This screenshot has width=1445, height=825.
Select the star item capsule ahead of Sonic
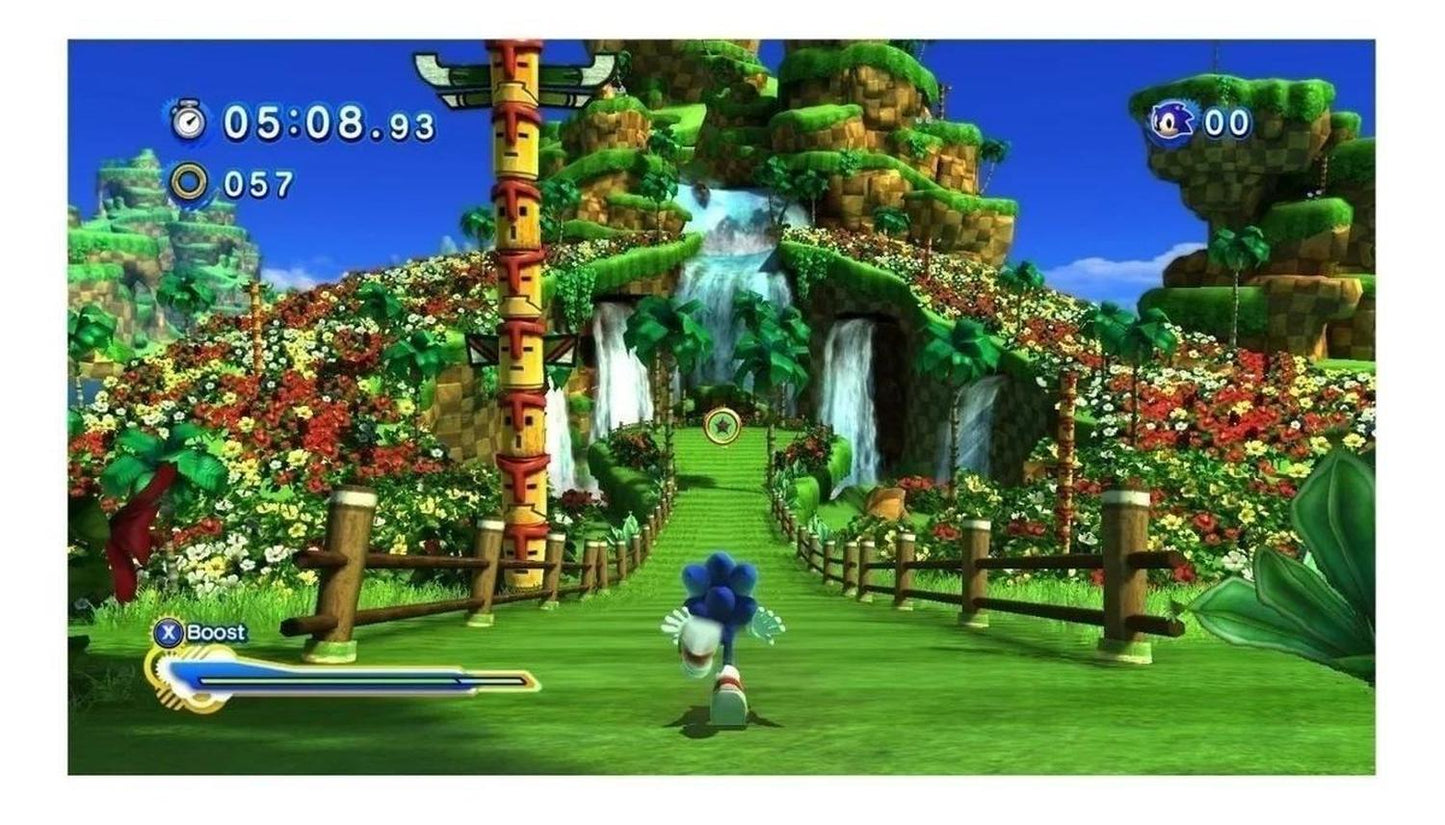tap(721, 425)
